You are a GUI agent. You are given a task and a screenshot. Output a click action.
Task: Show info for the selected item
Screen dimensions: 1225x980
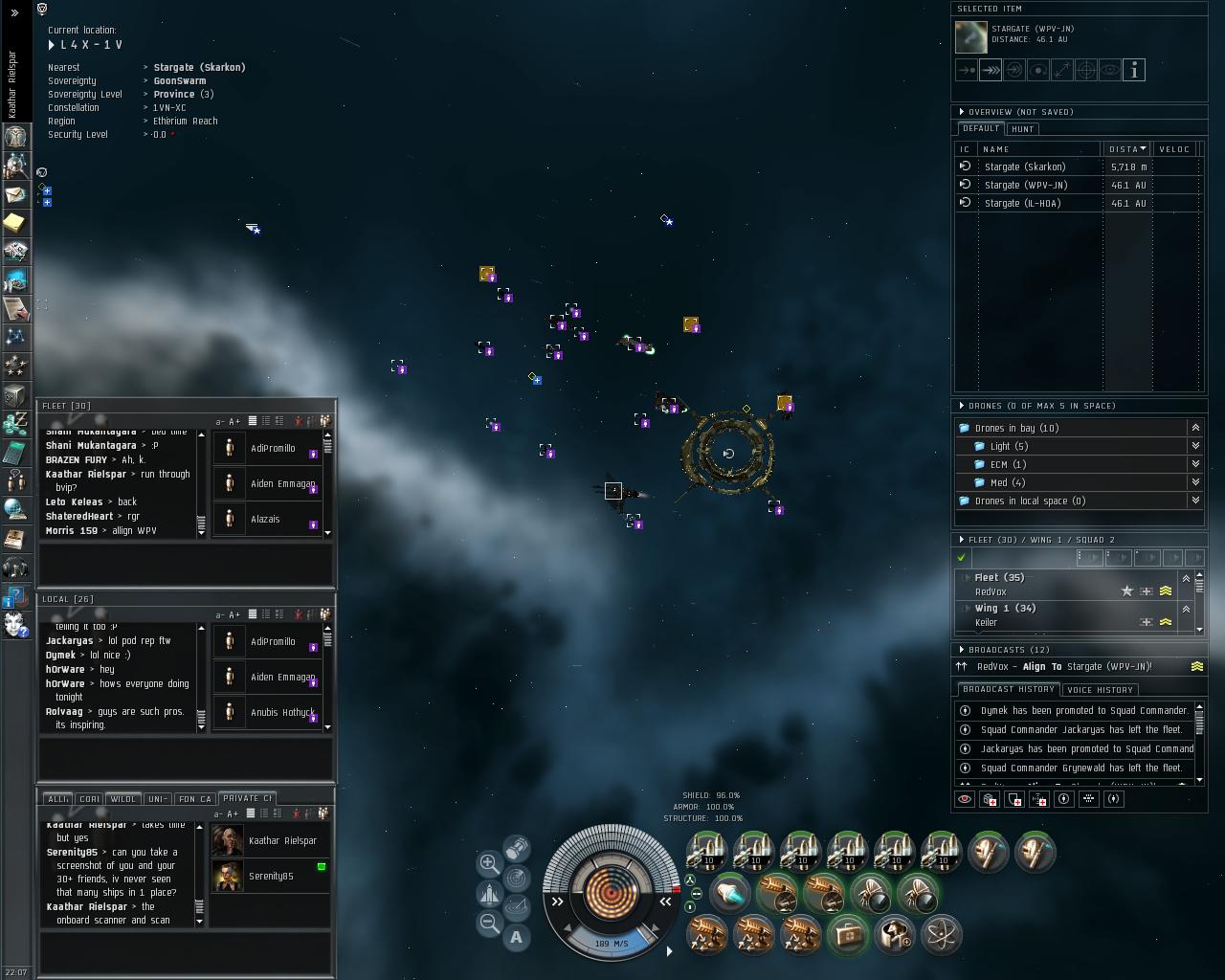point(1134,70)
